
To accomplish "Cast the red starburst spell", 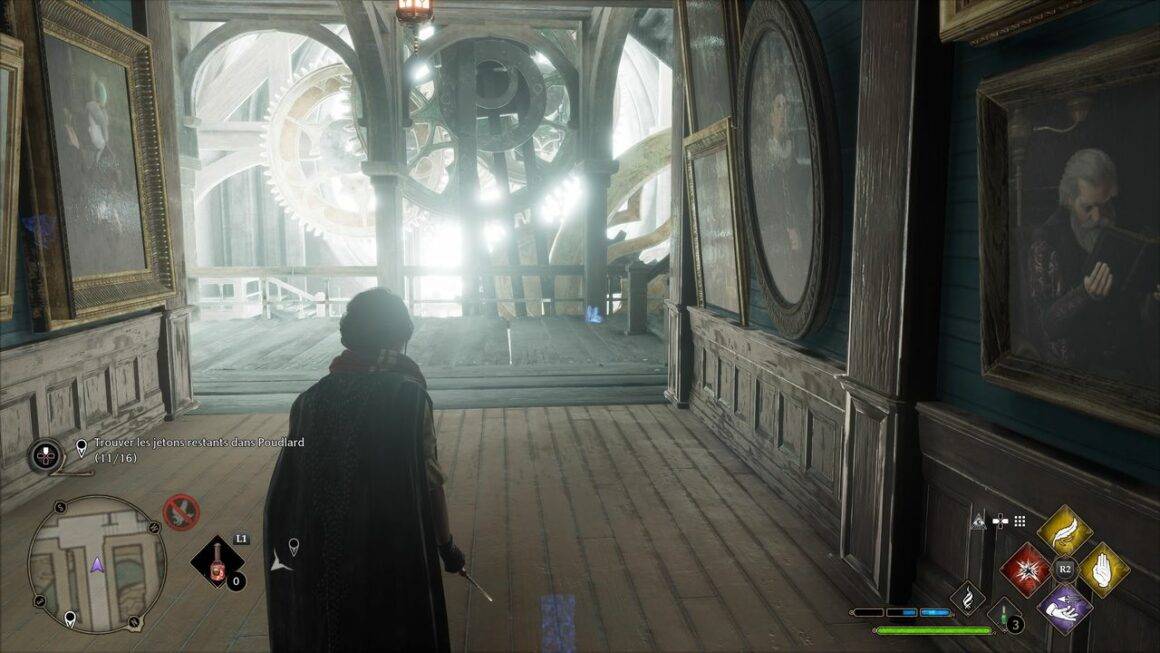I will [1025, 569].
